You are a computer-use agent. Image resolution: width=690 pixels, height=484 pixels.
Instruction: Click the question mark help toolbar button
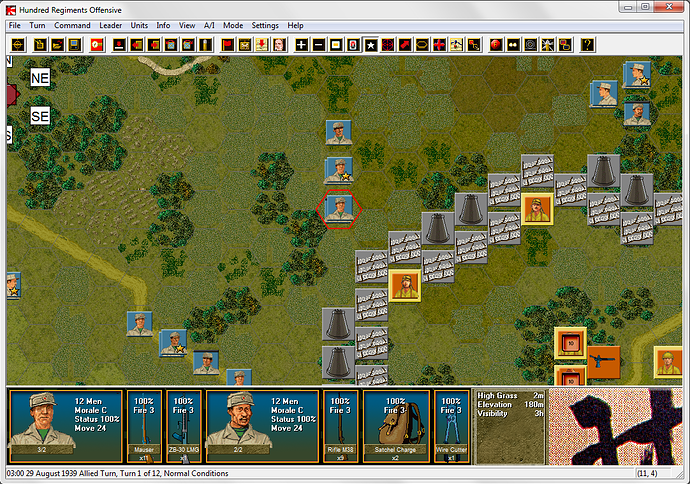click(587, 45)
